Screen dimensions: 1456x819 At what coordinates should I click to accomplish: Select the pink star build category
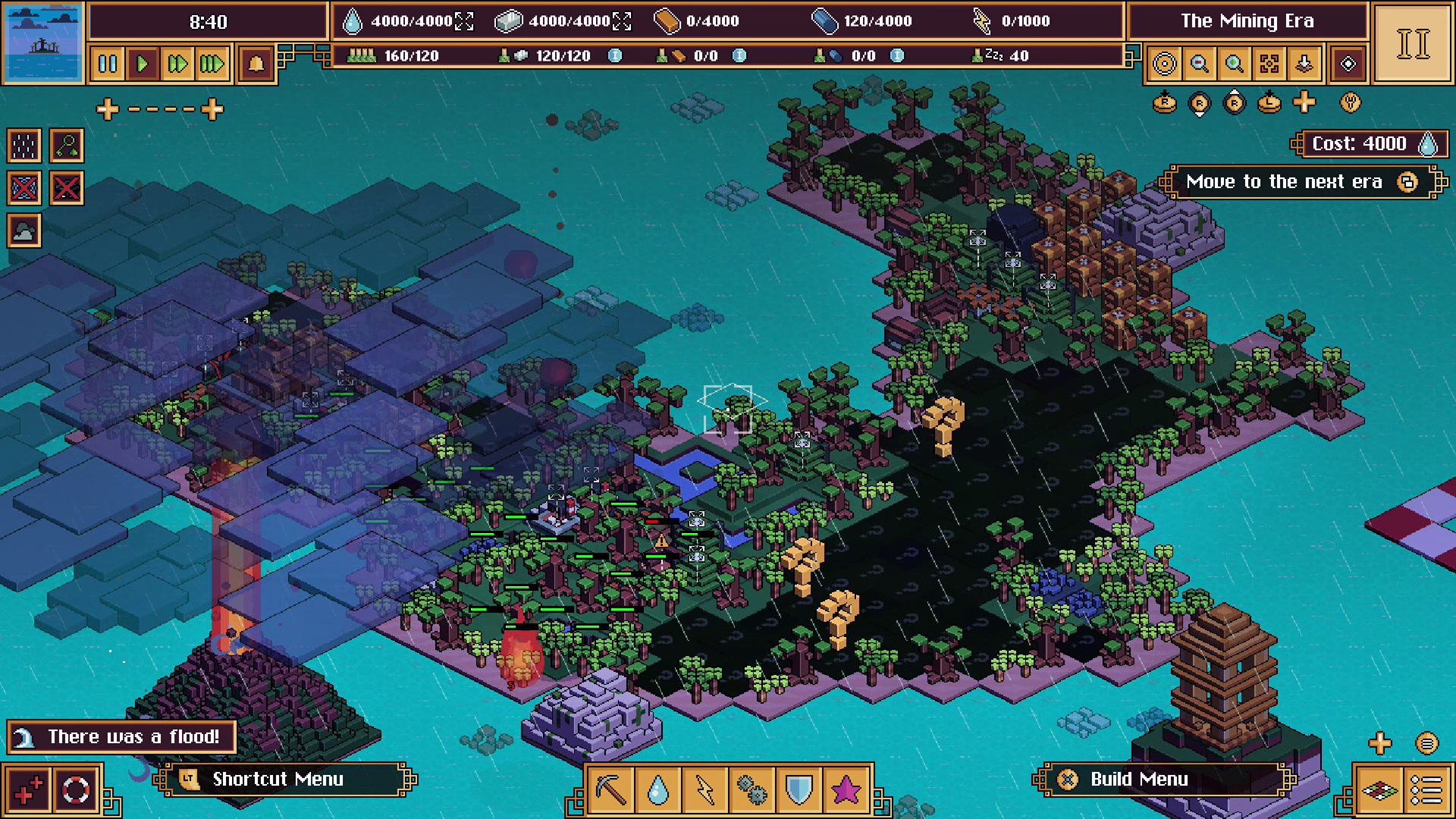coord(846,790)
